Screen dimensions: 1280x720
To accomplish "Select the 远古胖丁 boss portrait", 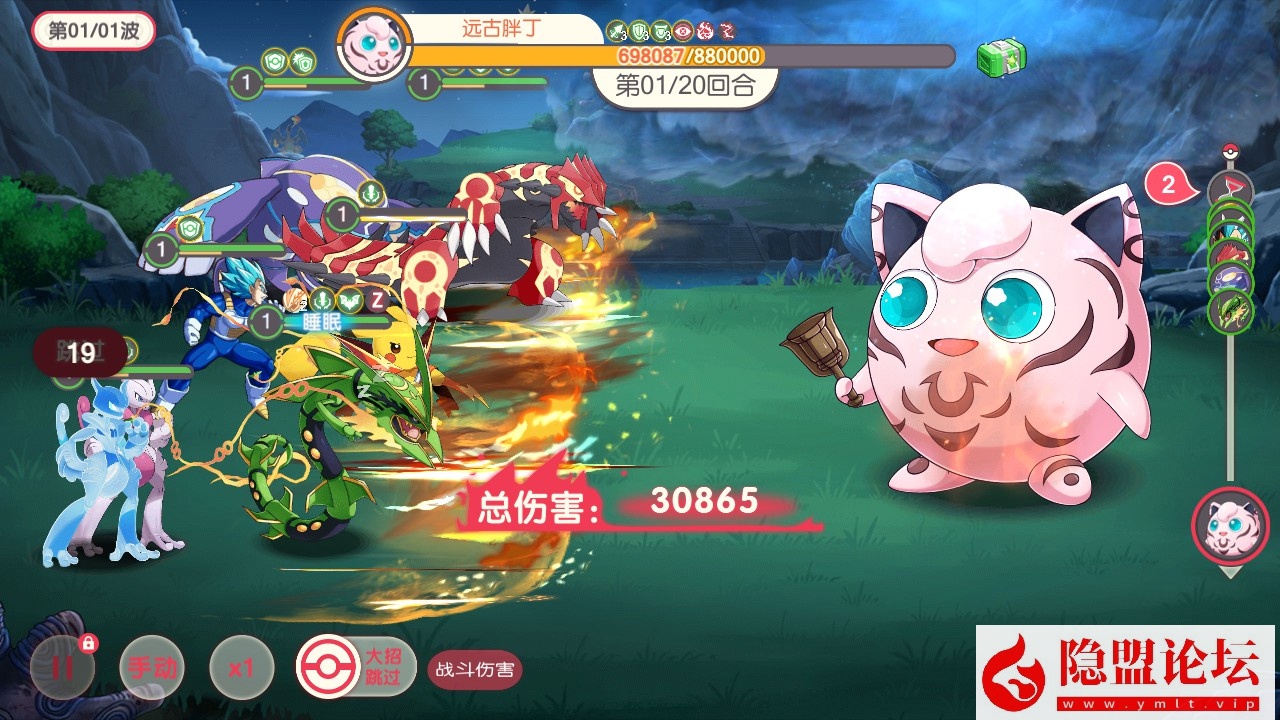I will click(373, 46).
